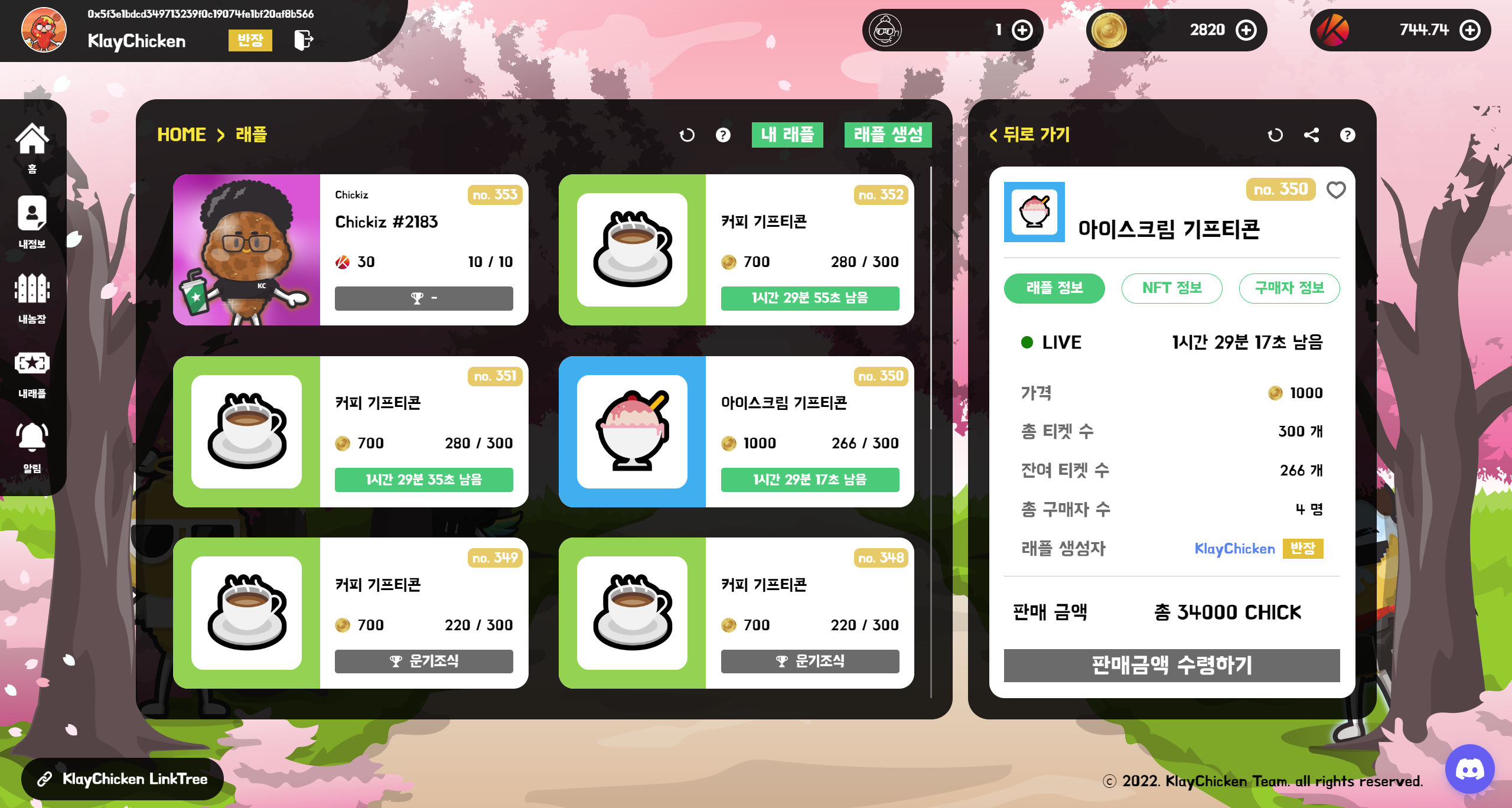
Task: Refresh the raffle list with the reload icon
Action: pos(687,135)
